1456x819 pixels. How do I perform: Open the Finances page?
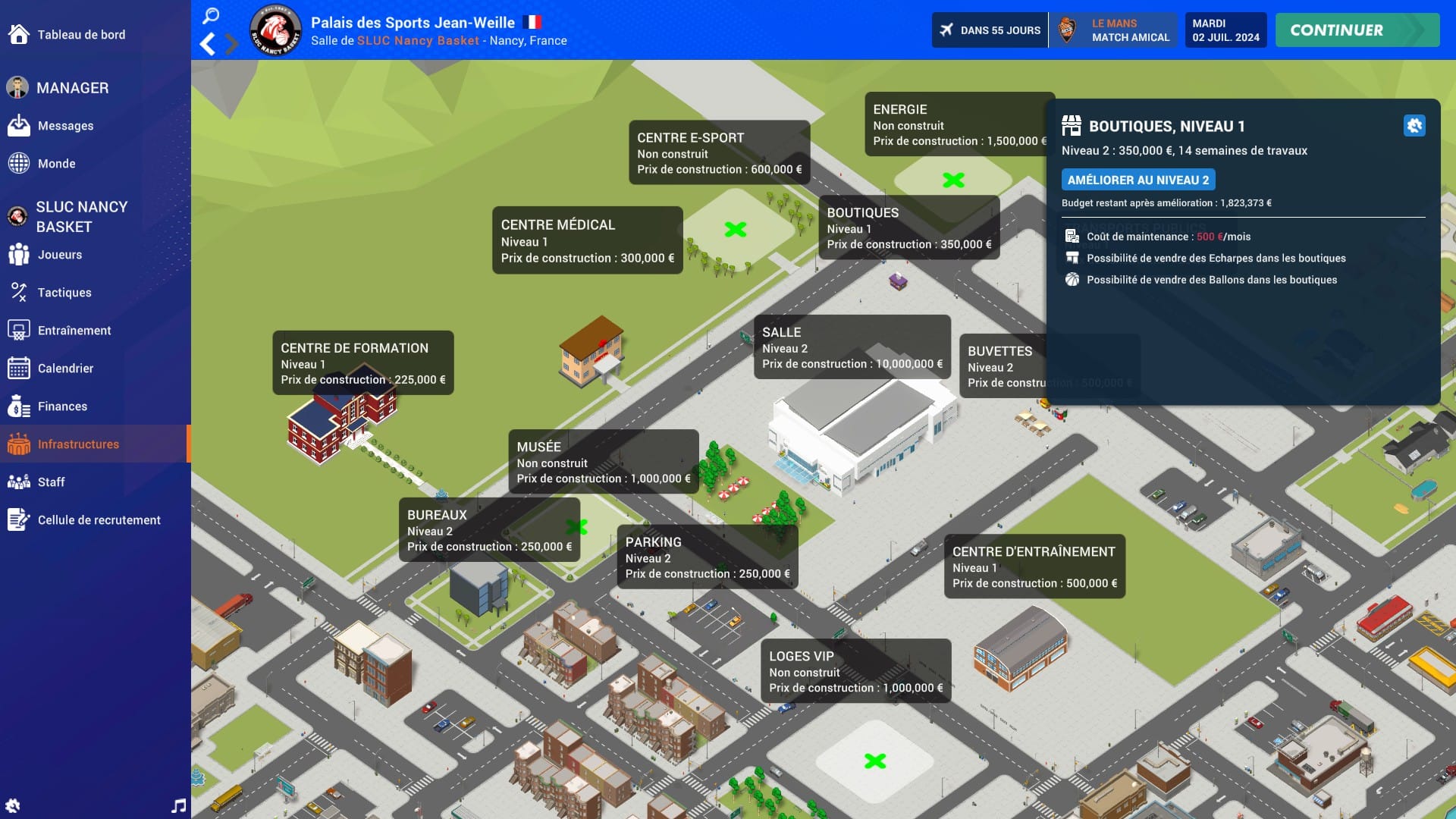(x=62, y=406)
